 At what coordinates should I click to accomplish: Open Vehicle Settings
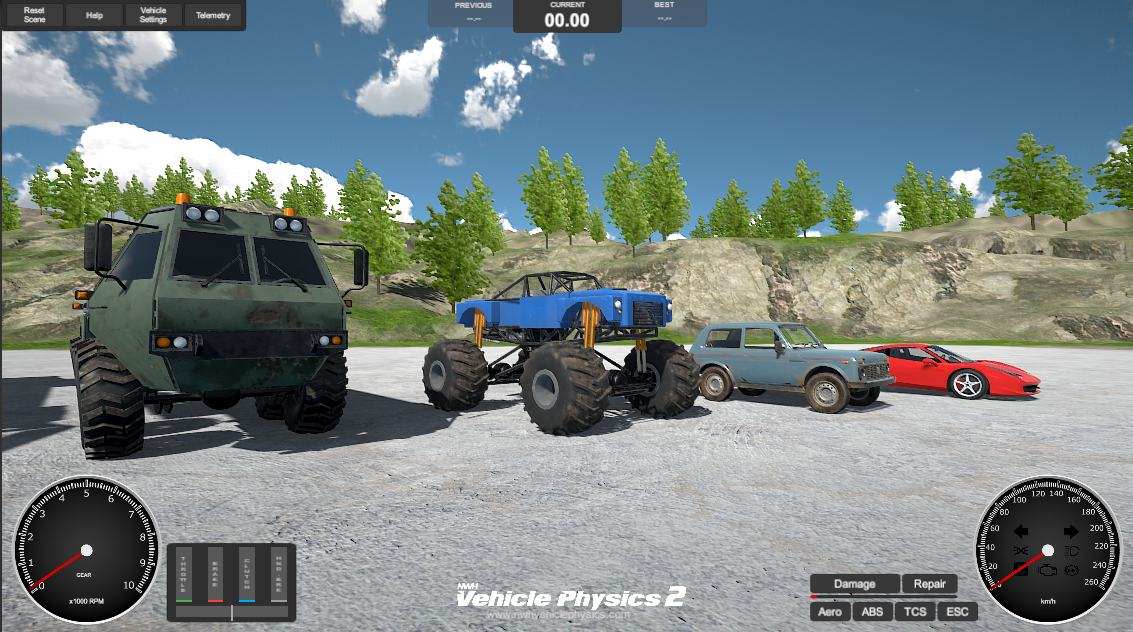153,15
